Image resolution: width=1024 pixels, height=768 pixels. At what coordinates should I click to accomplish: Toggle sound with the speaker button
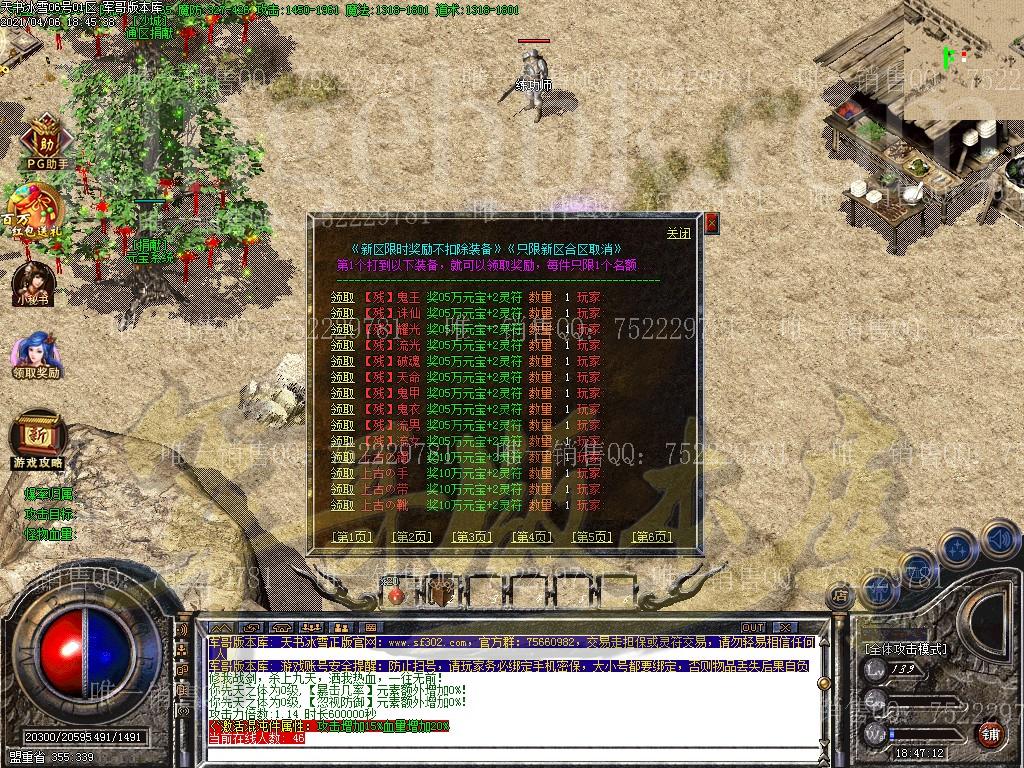pos(1000,540)
